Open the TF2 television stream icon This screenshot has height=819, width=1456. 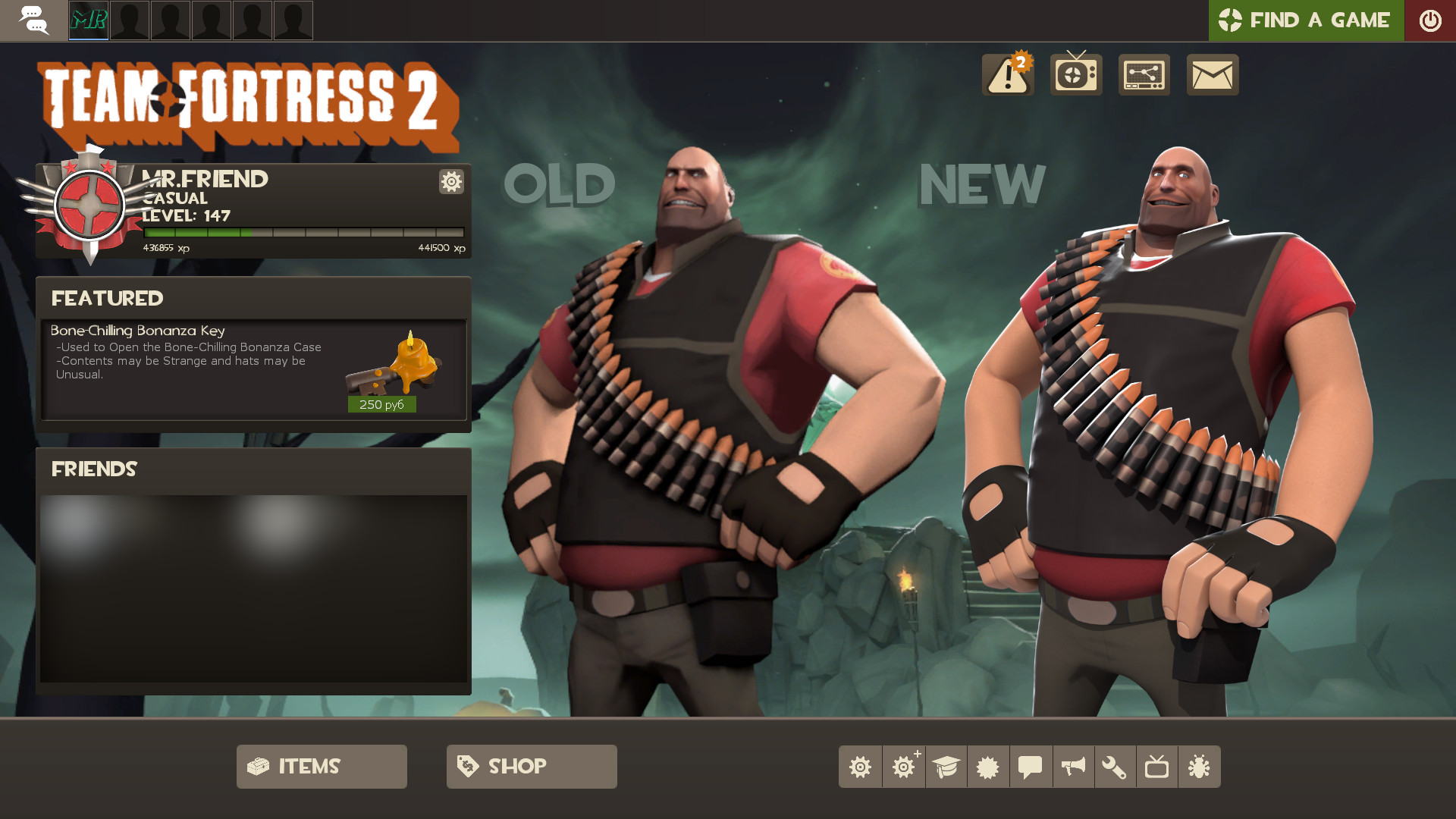click(1075, 75)
